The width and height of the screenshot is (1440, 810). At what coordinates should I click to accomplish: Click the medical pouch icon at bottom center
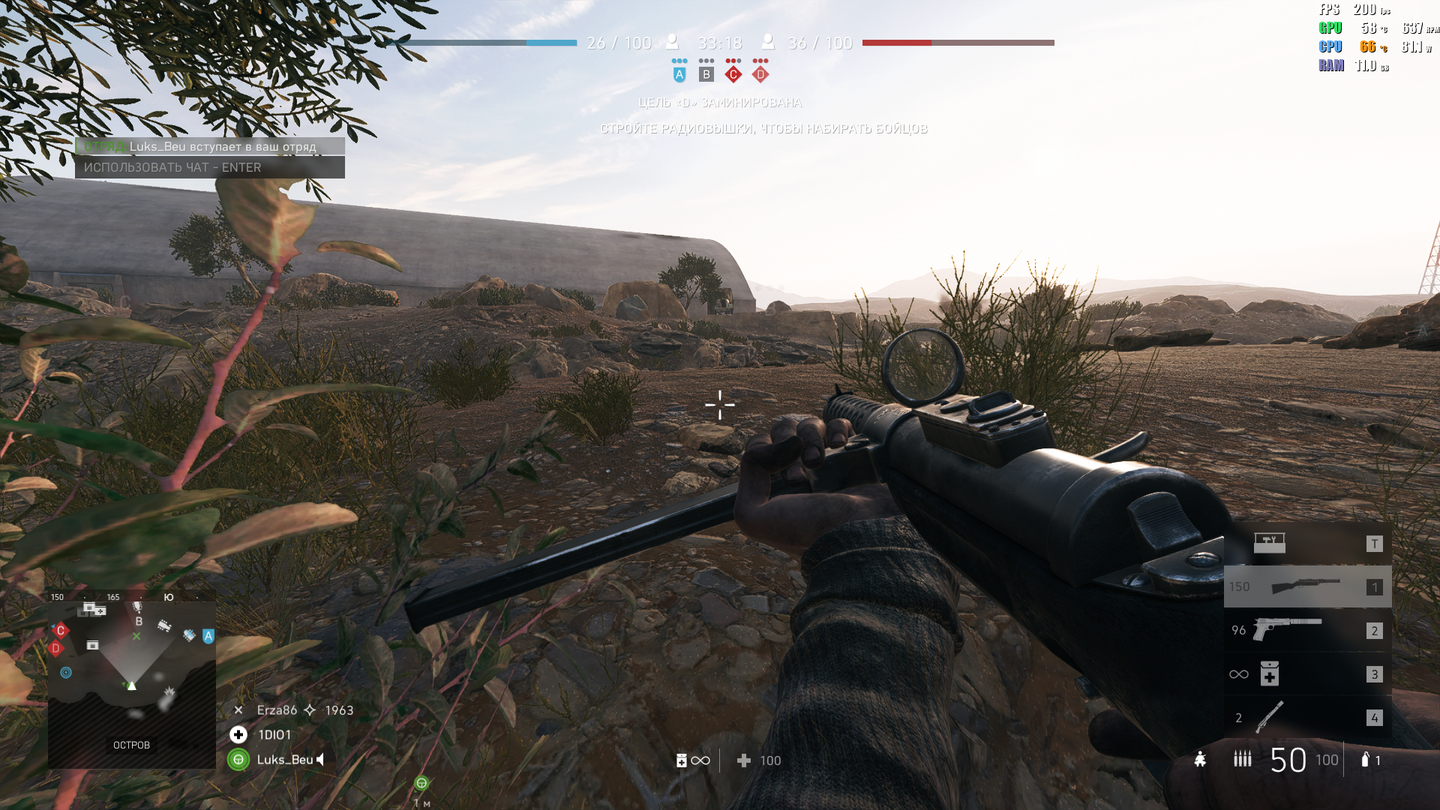(x=682, y=761)
